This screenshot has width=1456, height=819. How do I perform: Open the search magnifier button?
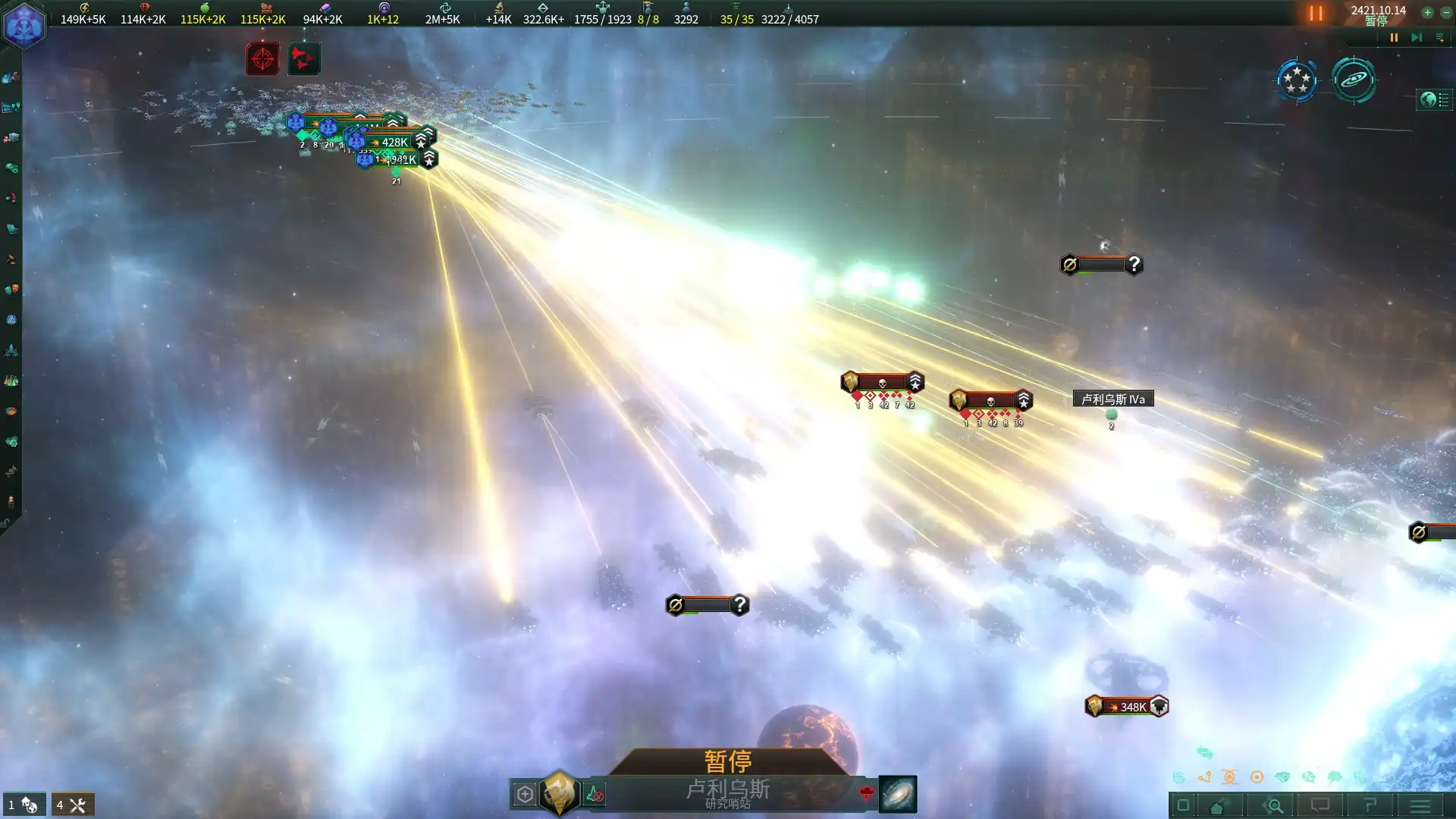tap(1275, 805)
